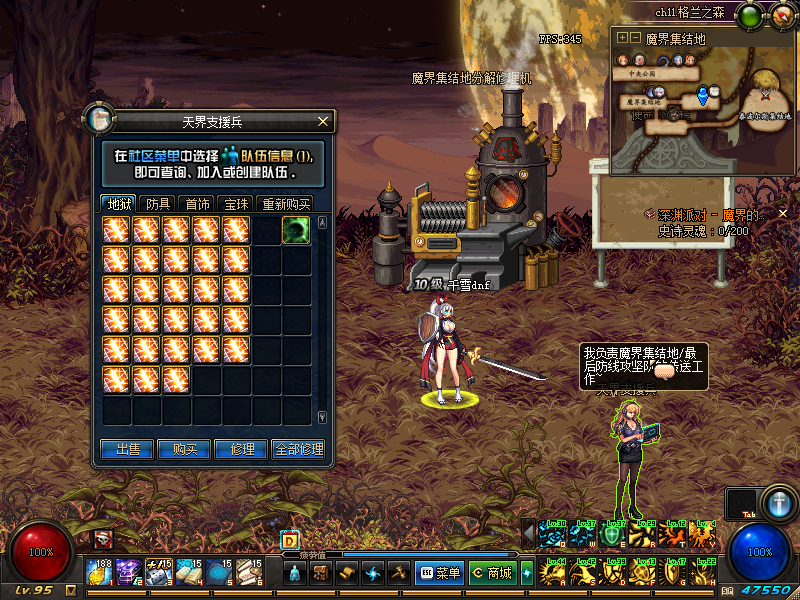This screenshot has width=800, height=600.
Task: Click the green orb button by channel name
Action: [x=749, y=15]
